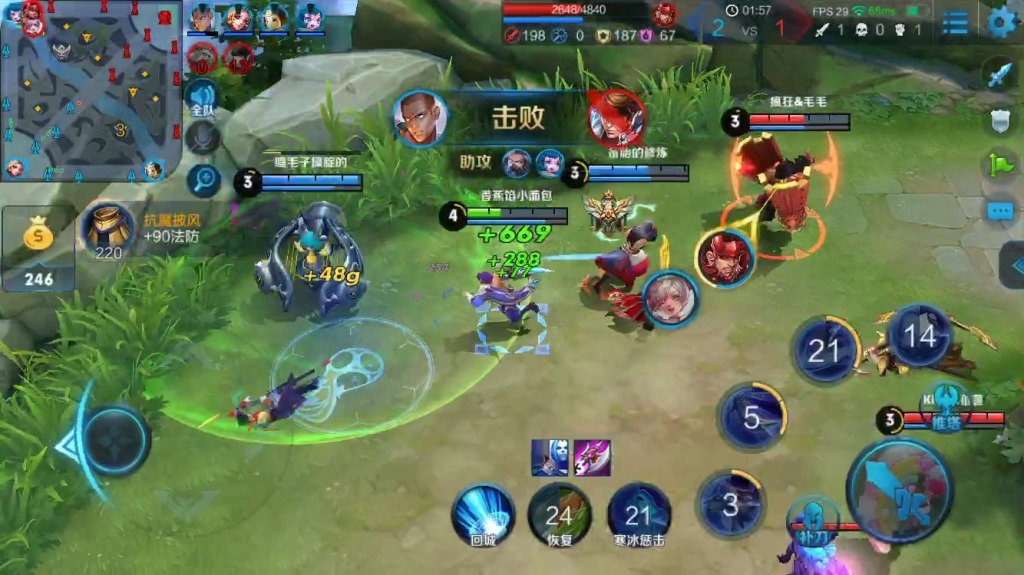Tap the skill on 5-second cooldown

(x=752, y=416)
